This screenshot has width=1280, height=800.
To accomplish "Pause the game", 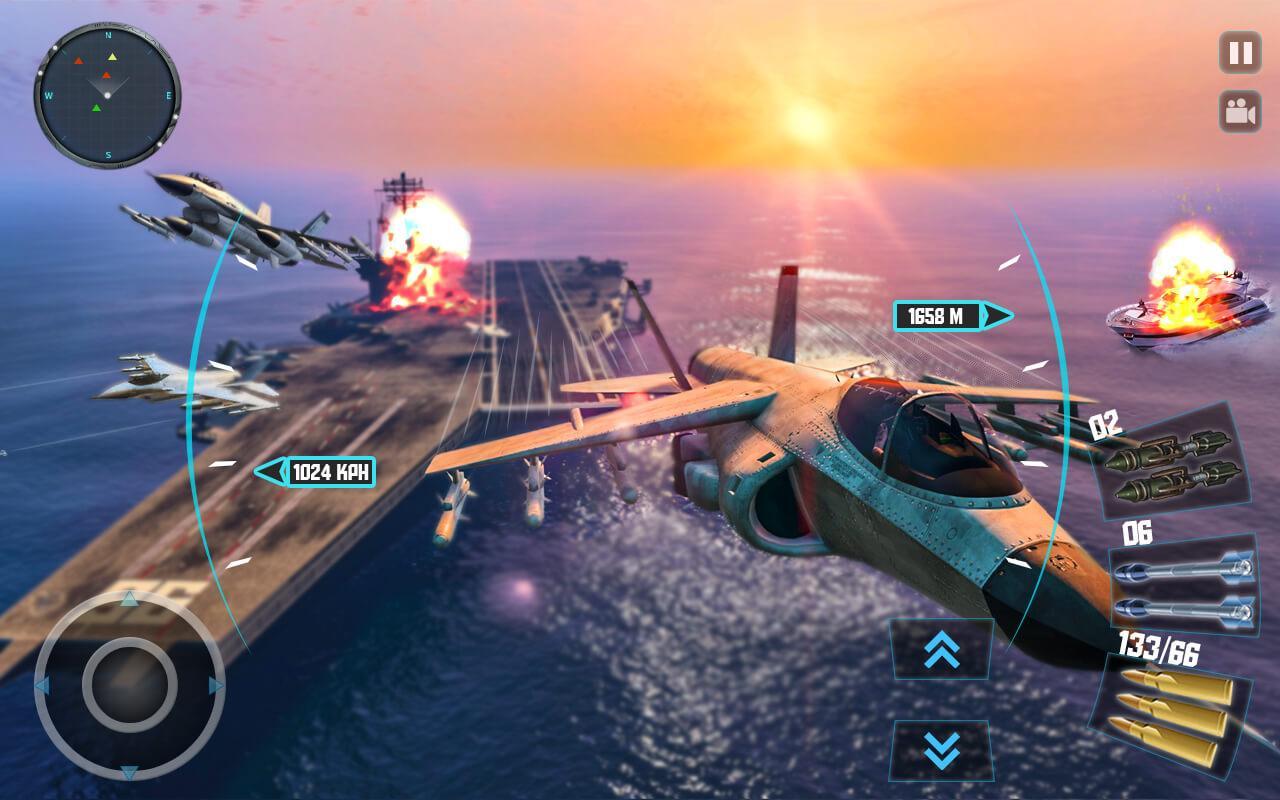I will pyautogui.click(x=1240, y=52).
